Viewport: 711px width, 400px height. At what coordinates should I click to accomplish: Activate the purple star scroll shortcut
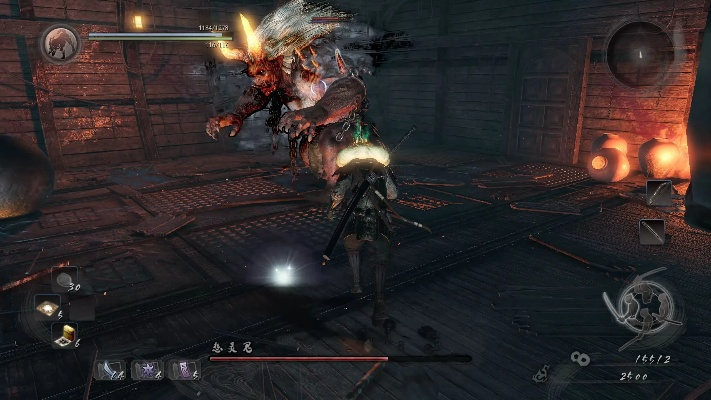pos(146,369)
